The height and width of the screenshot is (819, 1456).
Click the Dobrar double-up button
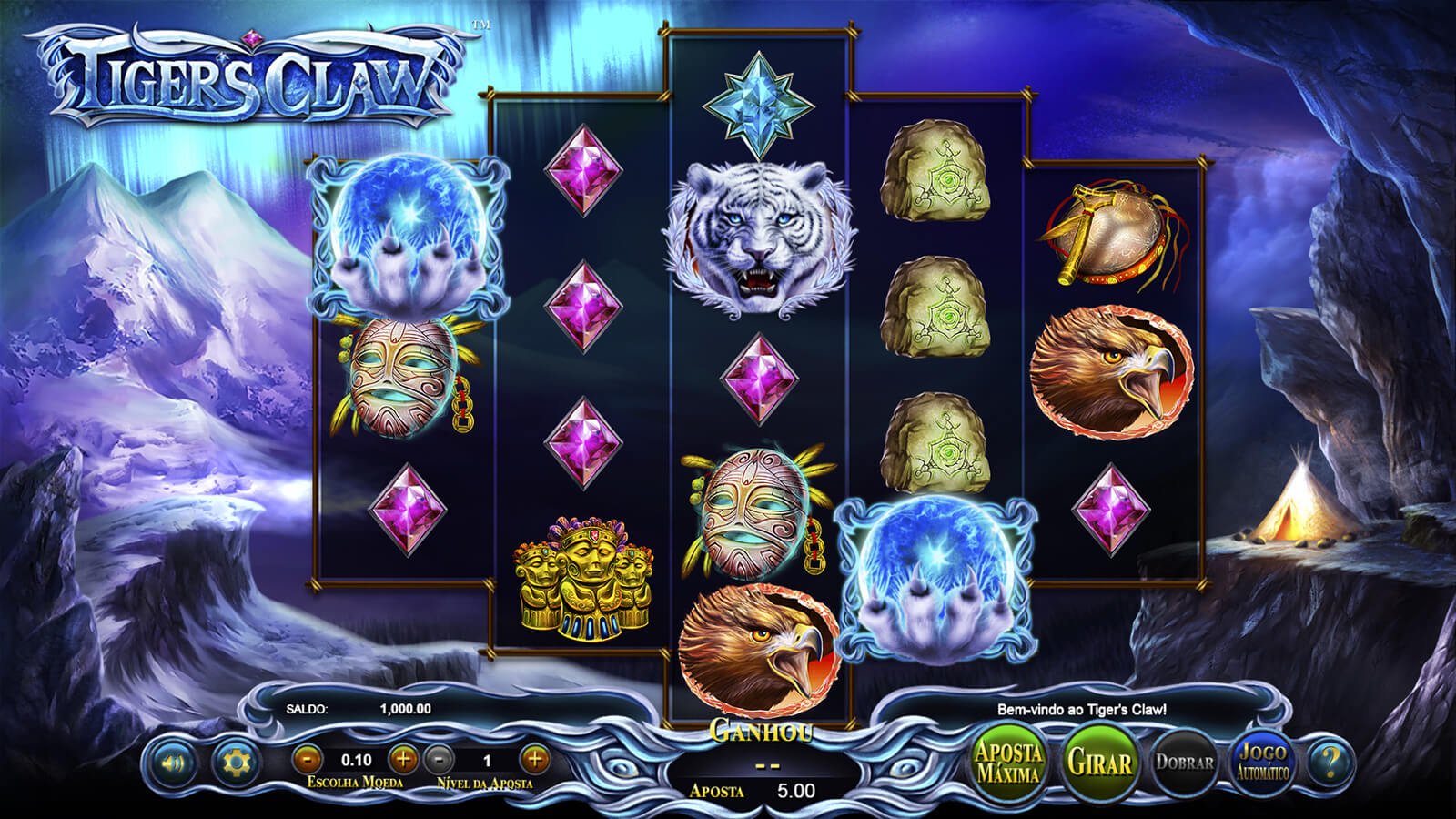point(1184,763)
